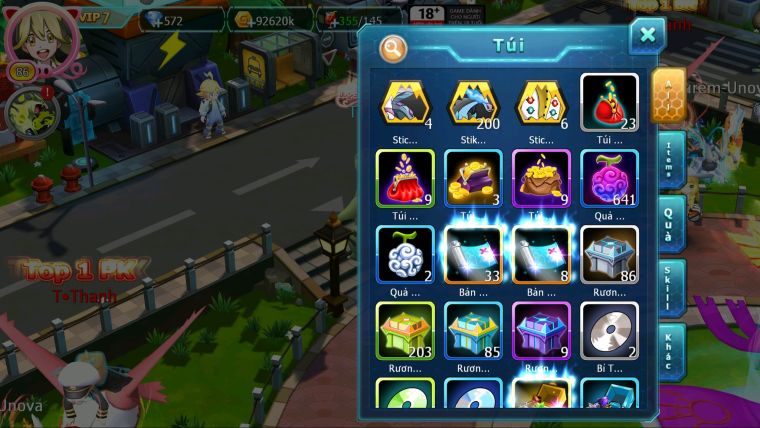
Task: Select the green chest stack of 203
Action: tap(405, 330)
